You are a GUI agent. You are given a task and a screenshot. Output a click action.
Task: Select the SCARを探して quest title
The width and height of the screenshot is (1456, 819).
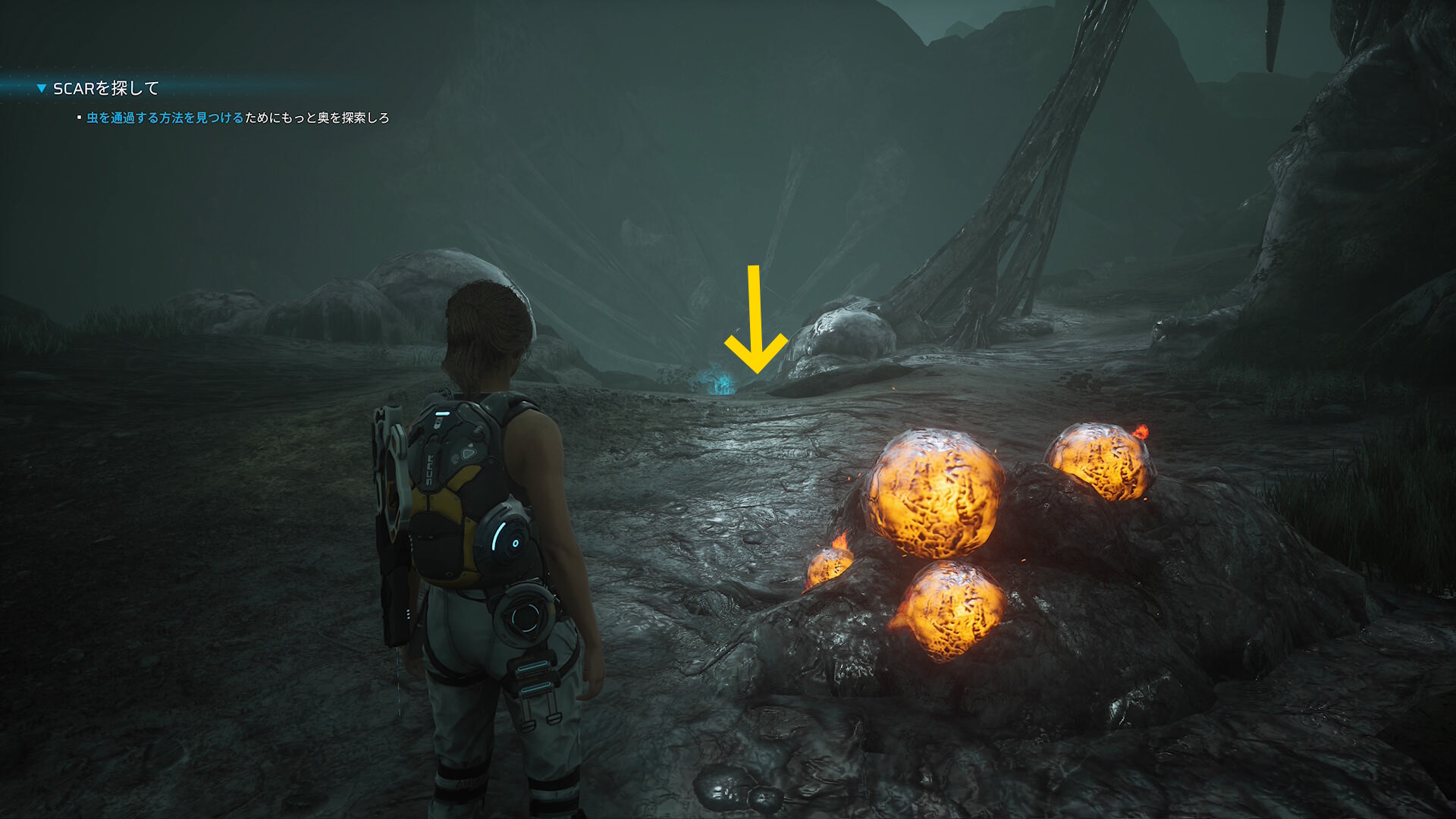105,89
